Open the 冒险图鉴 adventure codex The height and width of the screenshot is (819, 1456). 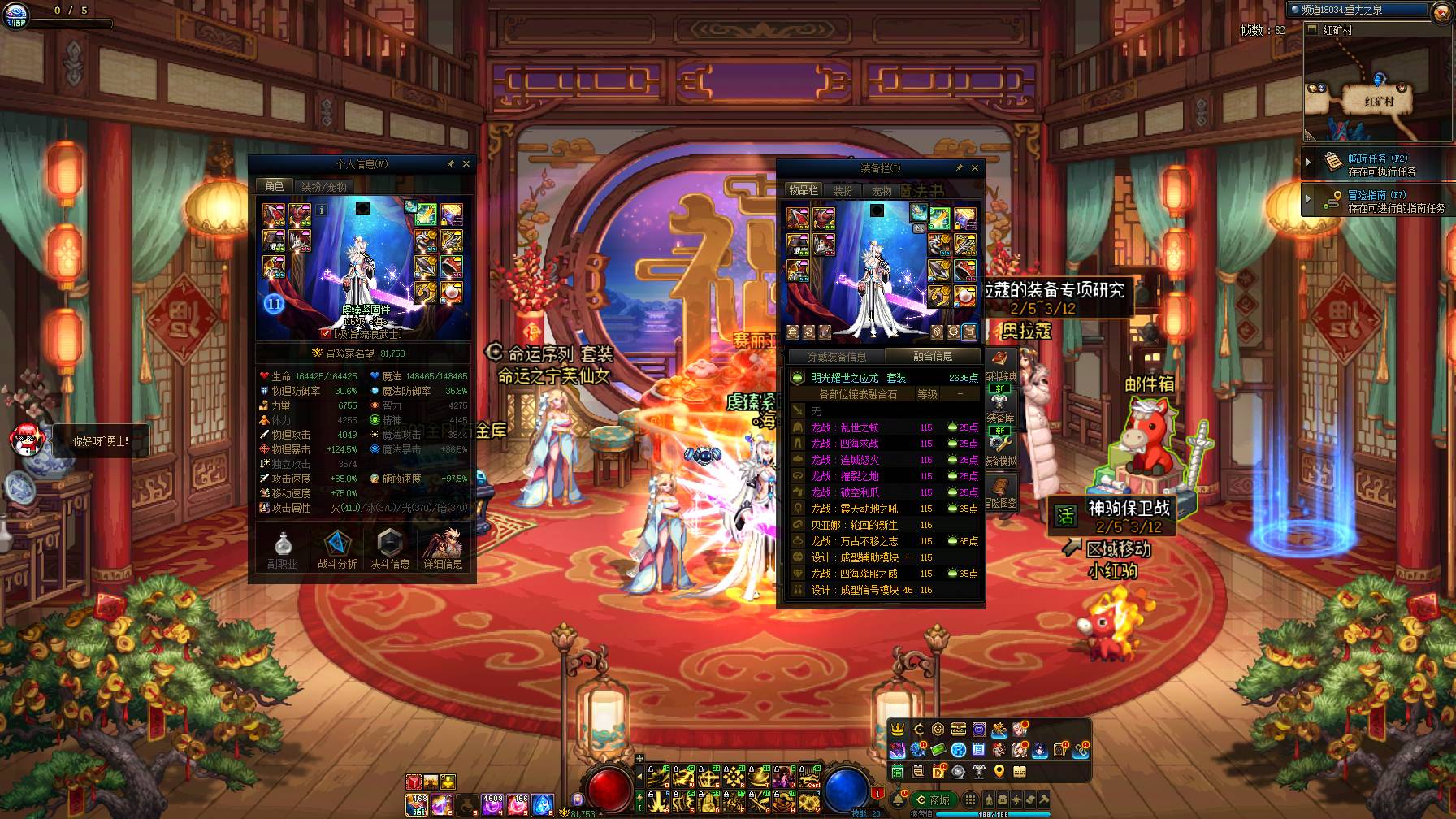pyautogui.click(x=1000, y=492)
